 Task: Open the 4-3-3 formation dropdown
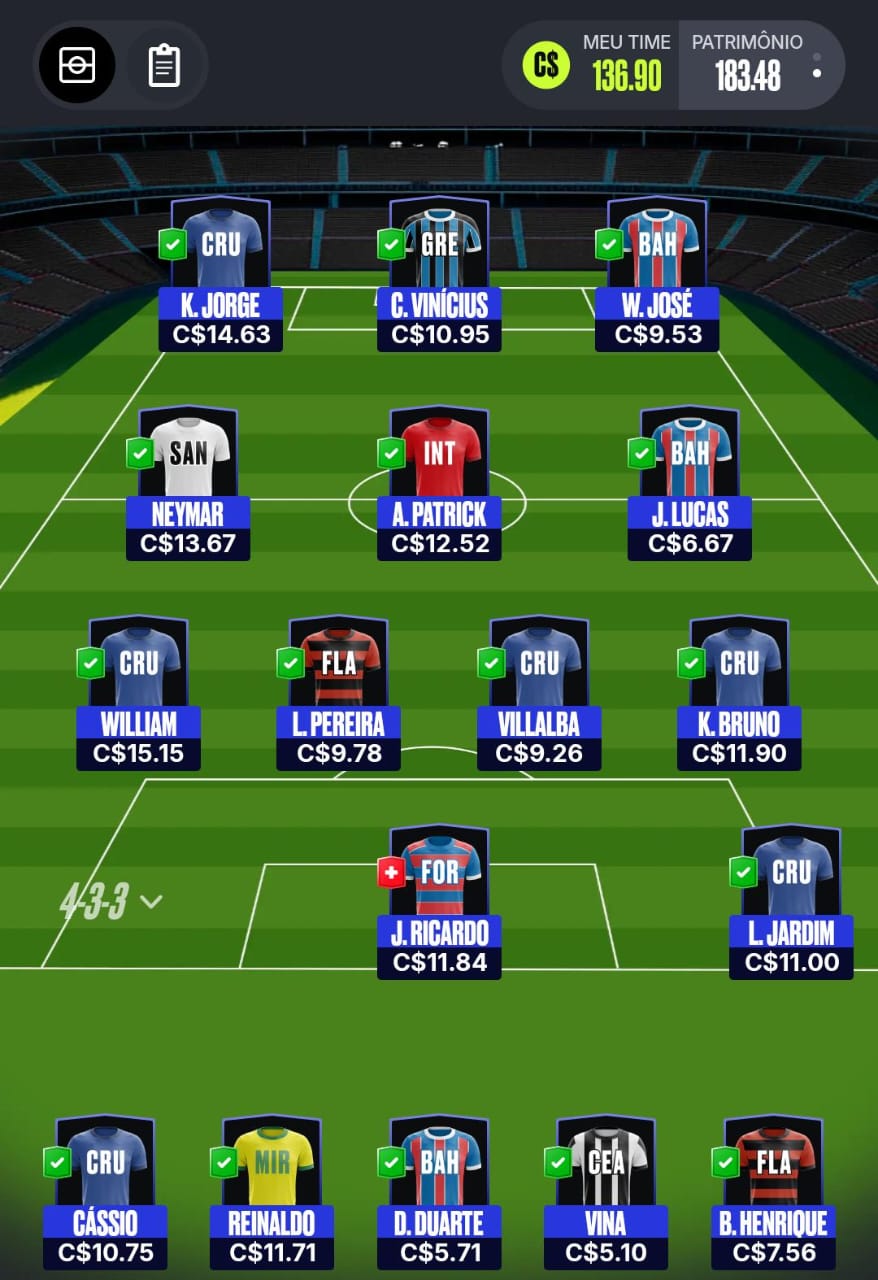(110, 902)
